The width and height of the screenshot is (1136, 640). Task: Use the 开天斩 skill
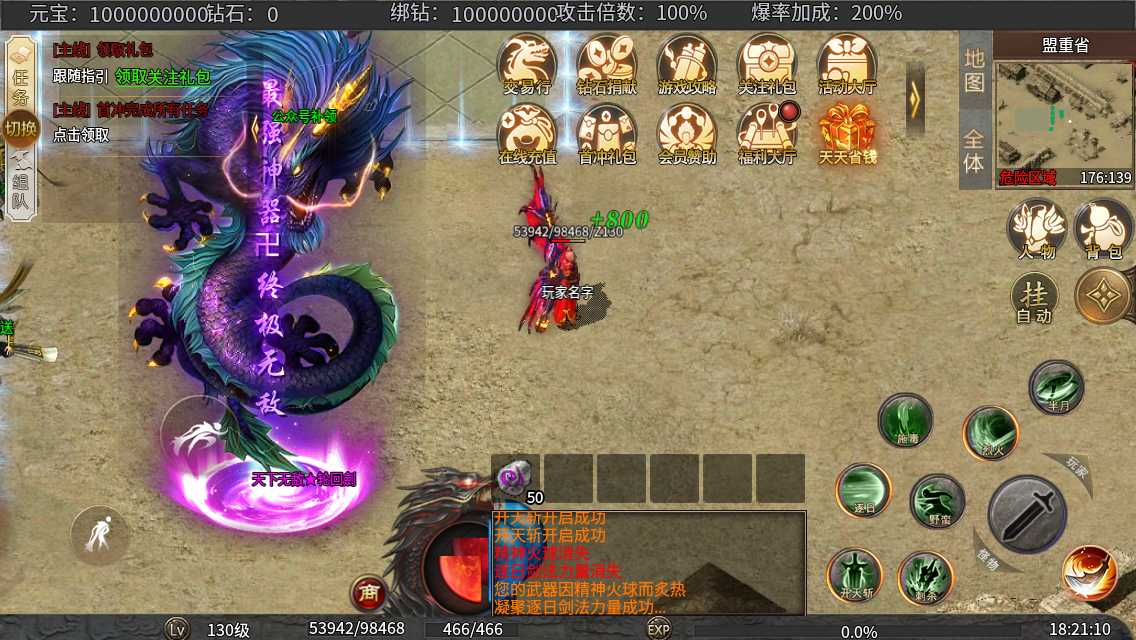click(x=855, y=575)
